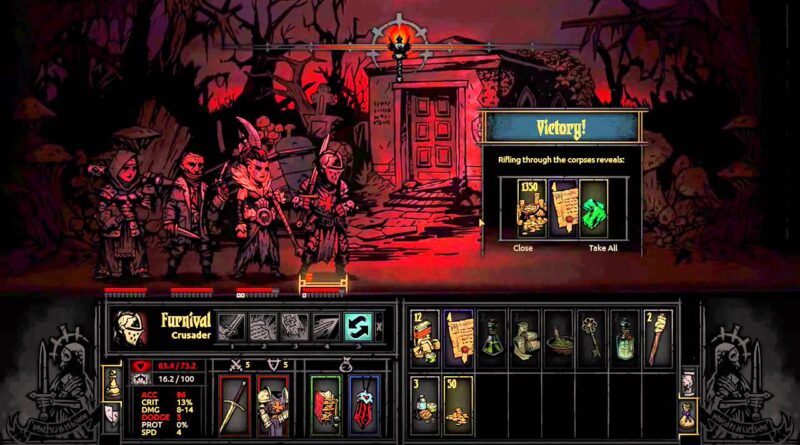Image resolution: width=800 pixels, height=445 pixels.
Task: Select the inventory deed scroll stack of 4
Action: [459, 337]
